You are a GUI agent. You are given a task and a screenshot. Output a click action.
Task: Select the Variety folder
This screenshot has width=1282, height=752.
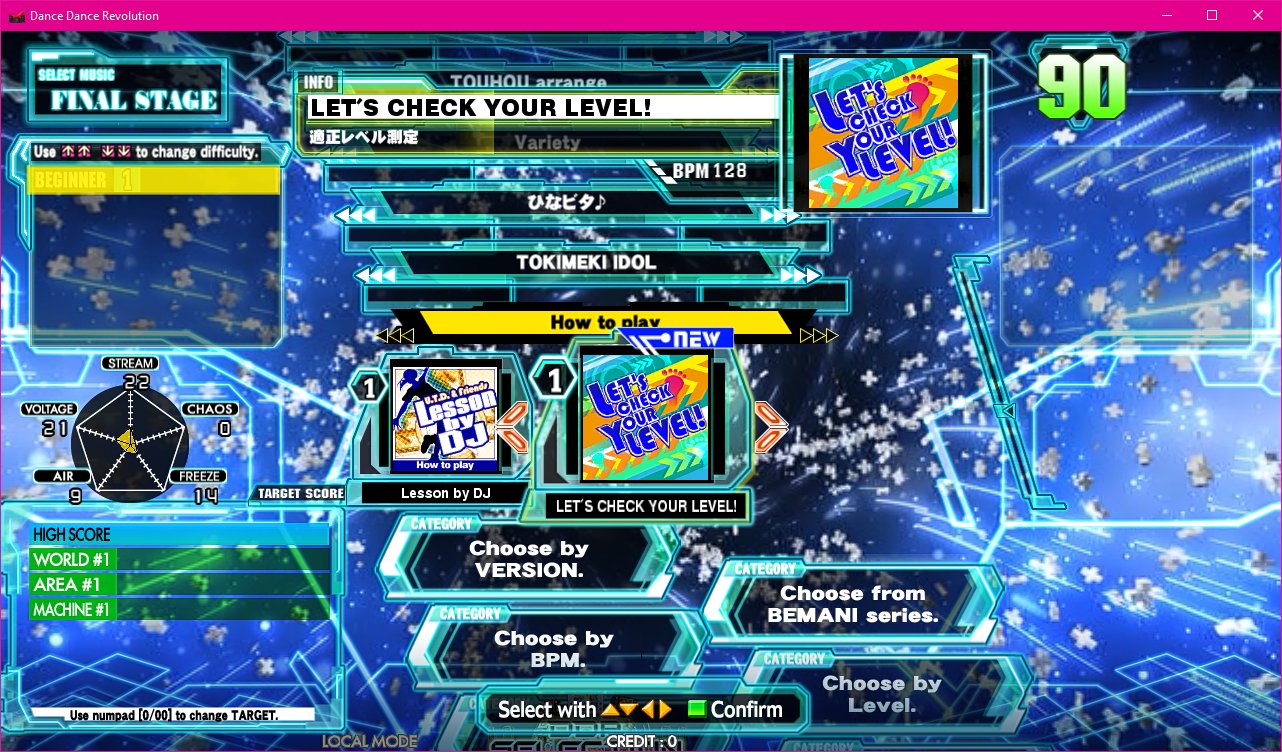[x=547, y=142]
